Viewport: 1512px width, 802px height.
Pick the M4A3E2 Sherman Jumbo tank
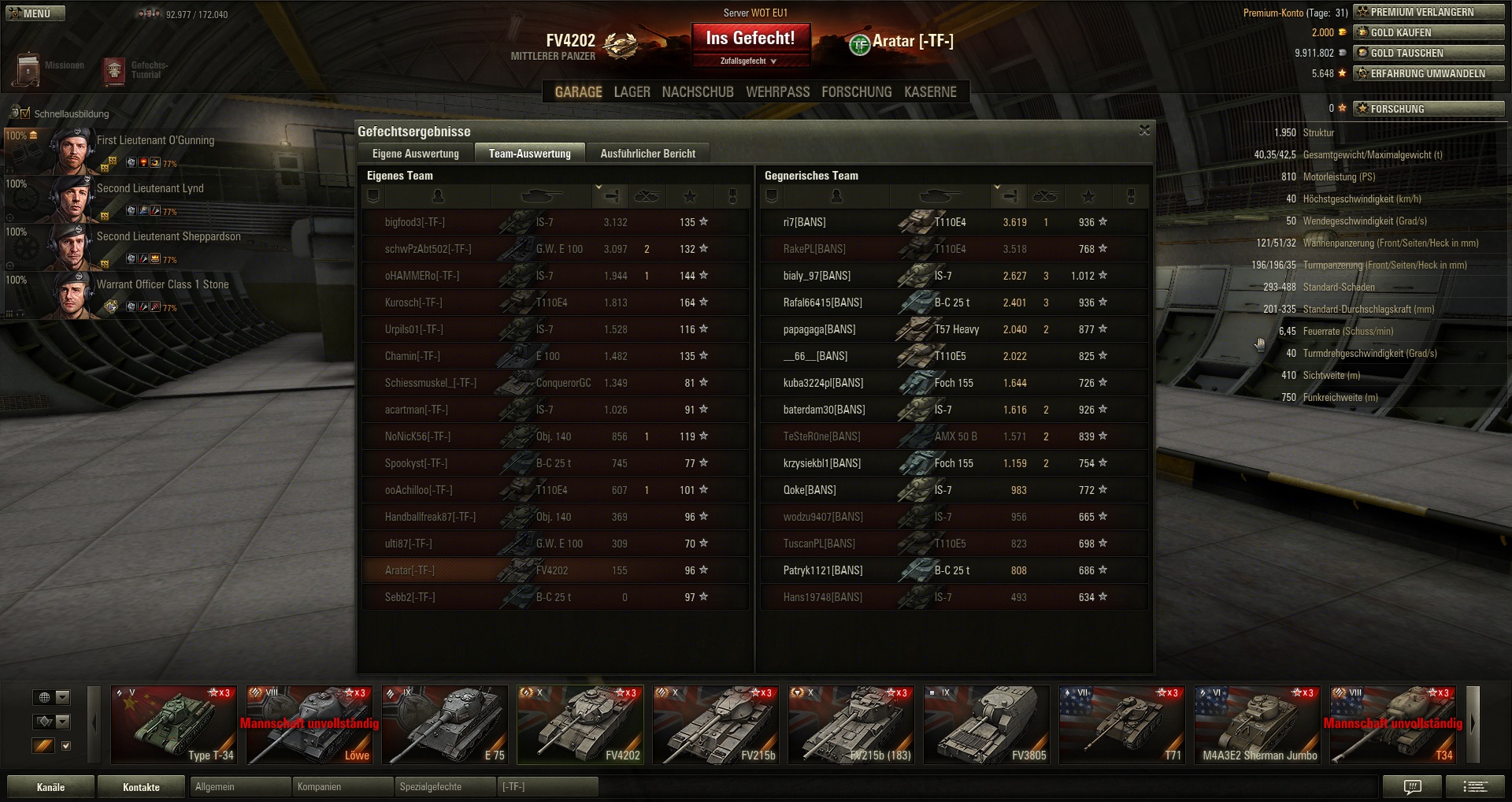pyautogui.click(x=1257, y=725)
